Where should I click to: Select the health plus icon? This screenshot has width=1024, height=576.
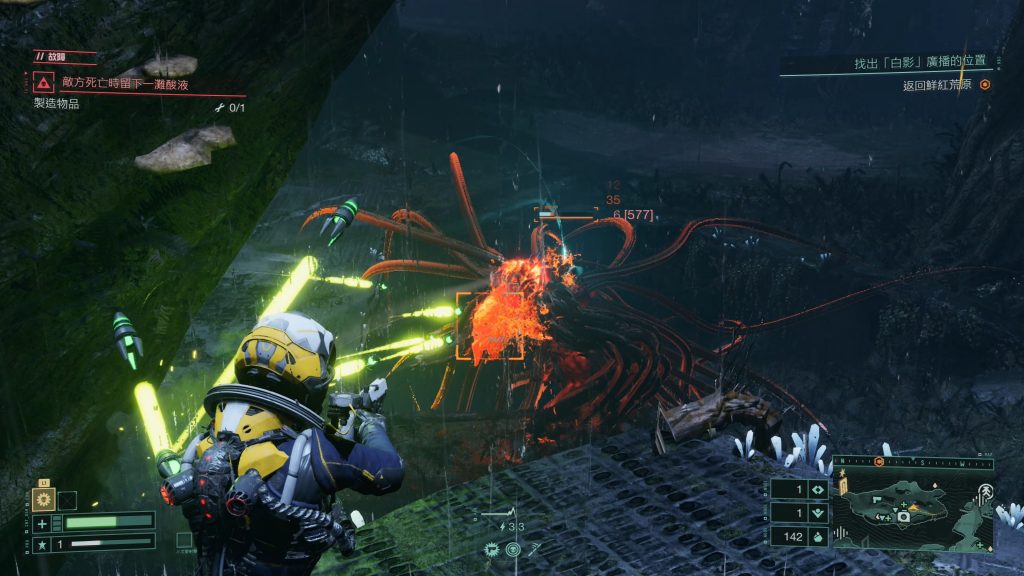click(x=42, y=522)
